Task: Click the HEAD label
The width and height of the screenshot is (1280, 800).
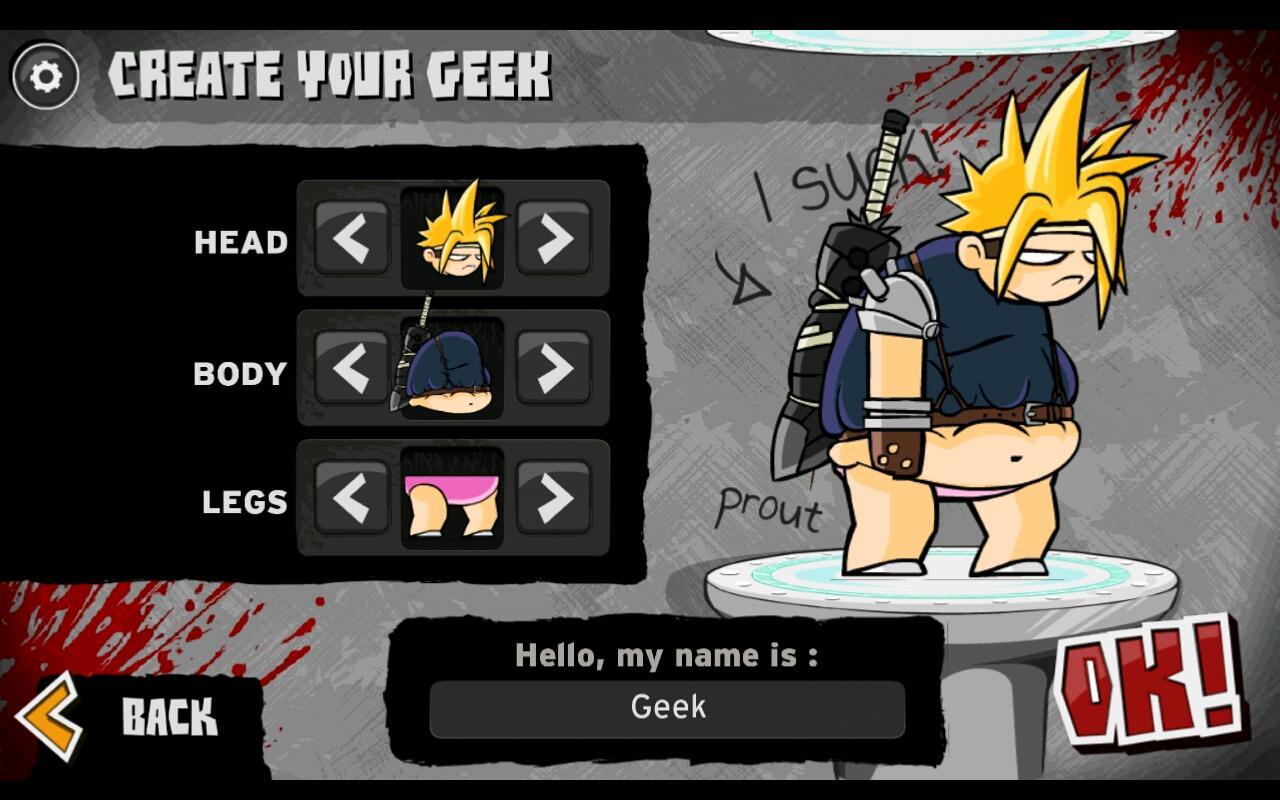Action: [239, 242]
